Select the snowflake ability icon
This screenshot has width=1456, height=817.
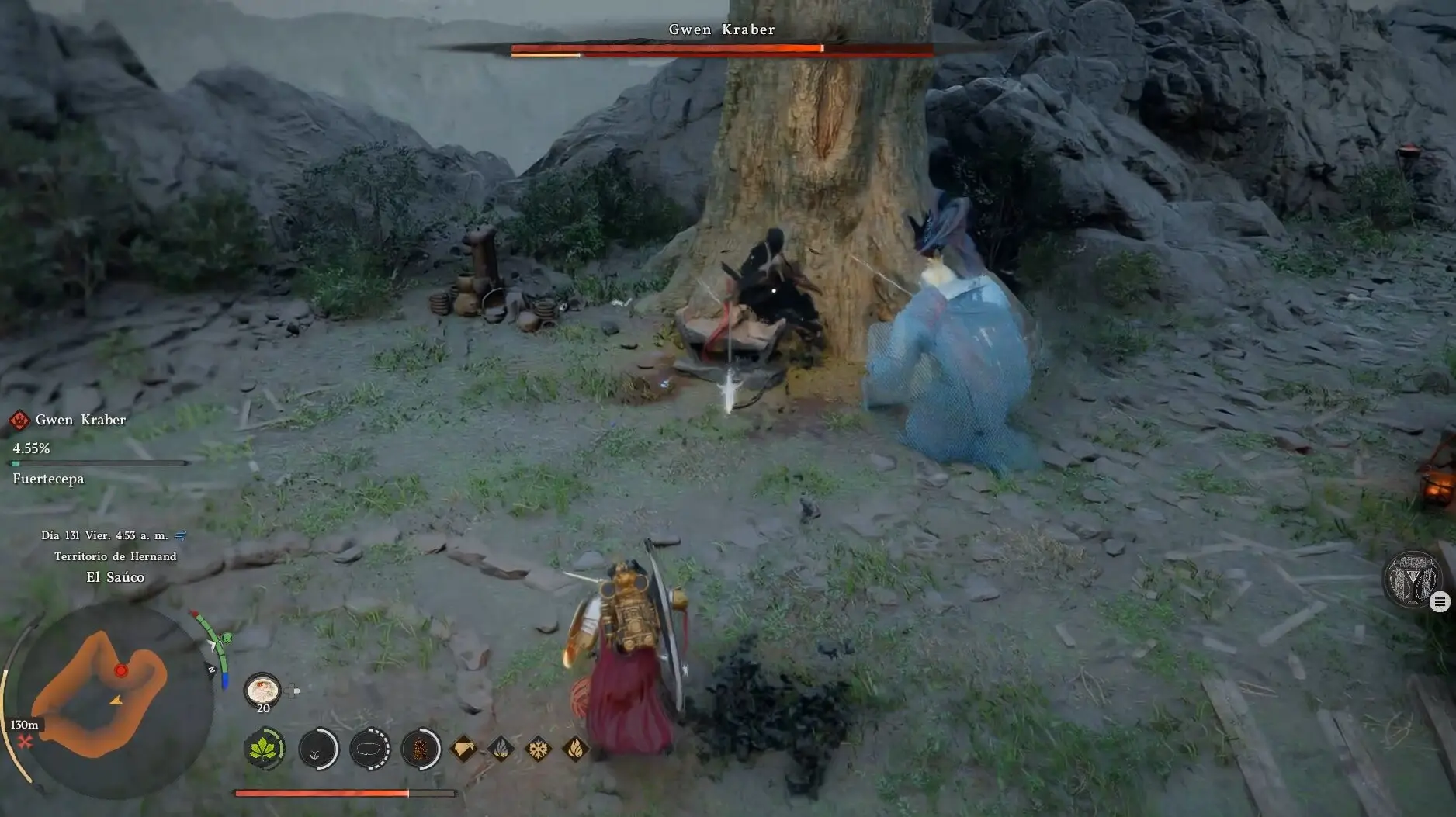click(x=537, y=749)
